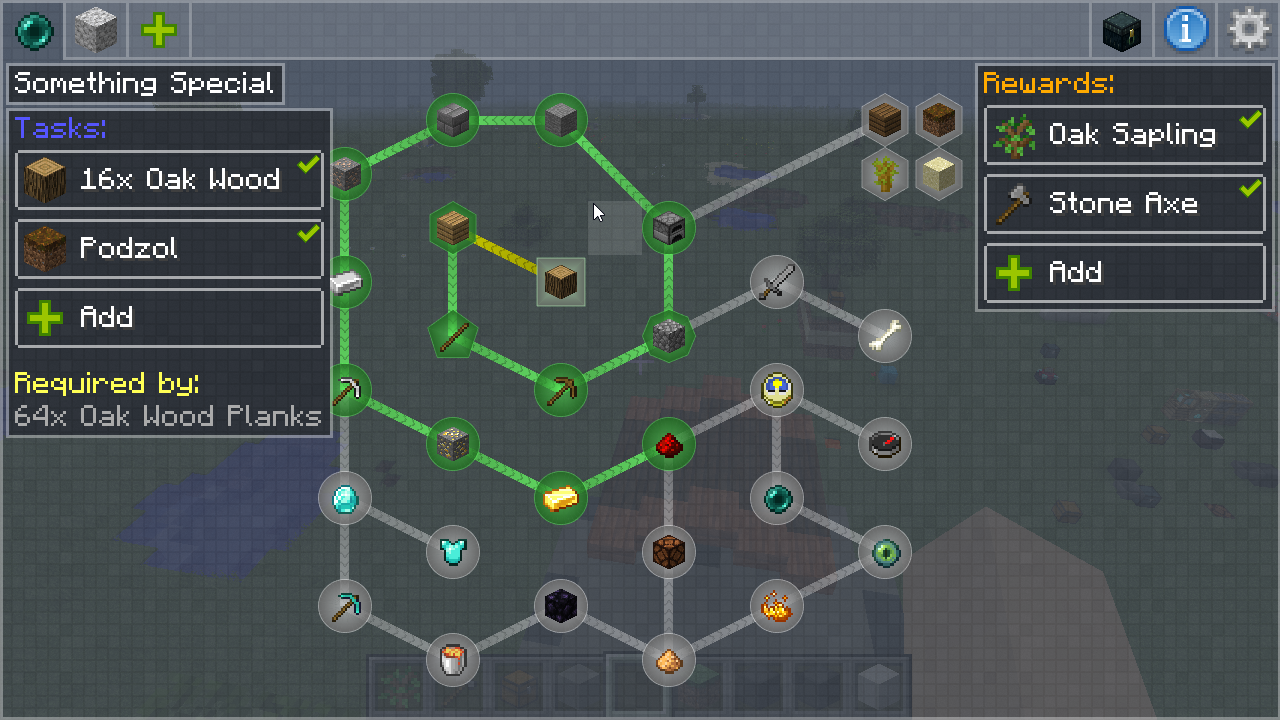Choose the Stone Axe reward
The height and width of the screenshot is (720, 1280).
[1124, 204]
